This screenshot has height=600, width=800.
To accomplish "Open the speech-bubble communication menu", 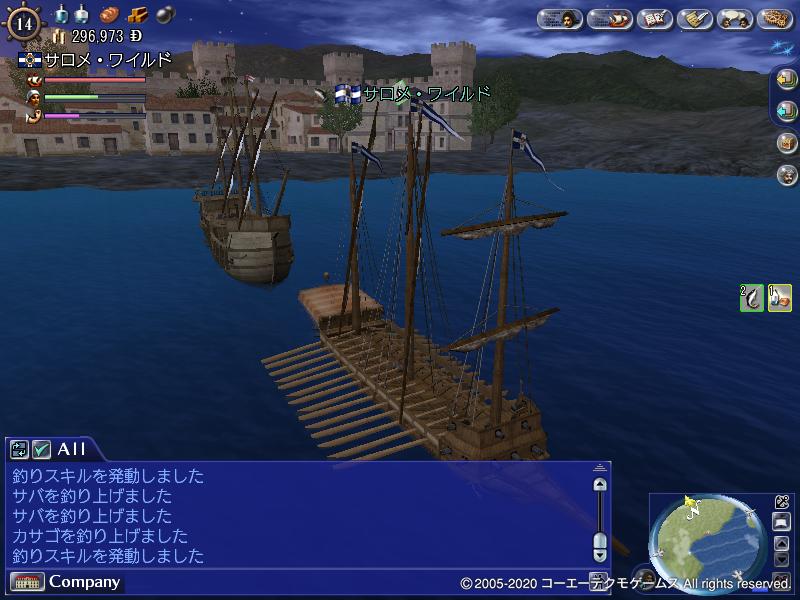I will pos(736,18).
